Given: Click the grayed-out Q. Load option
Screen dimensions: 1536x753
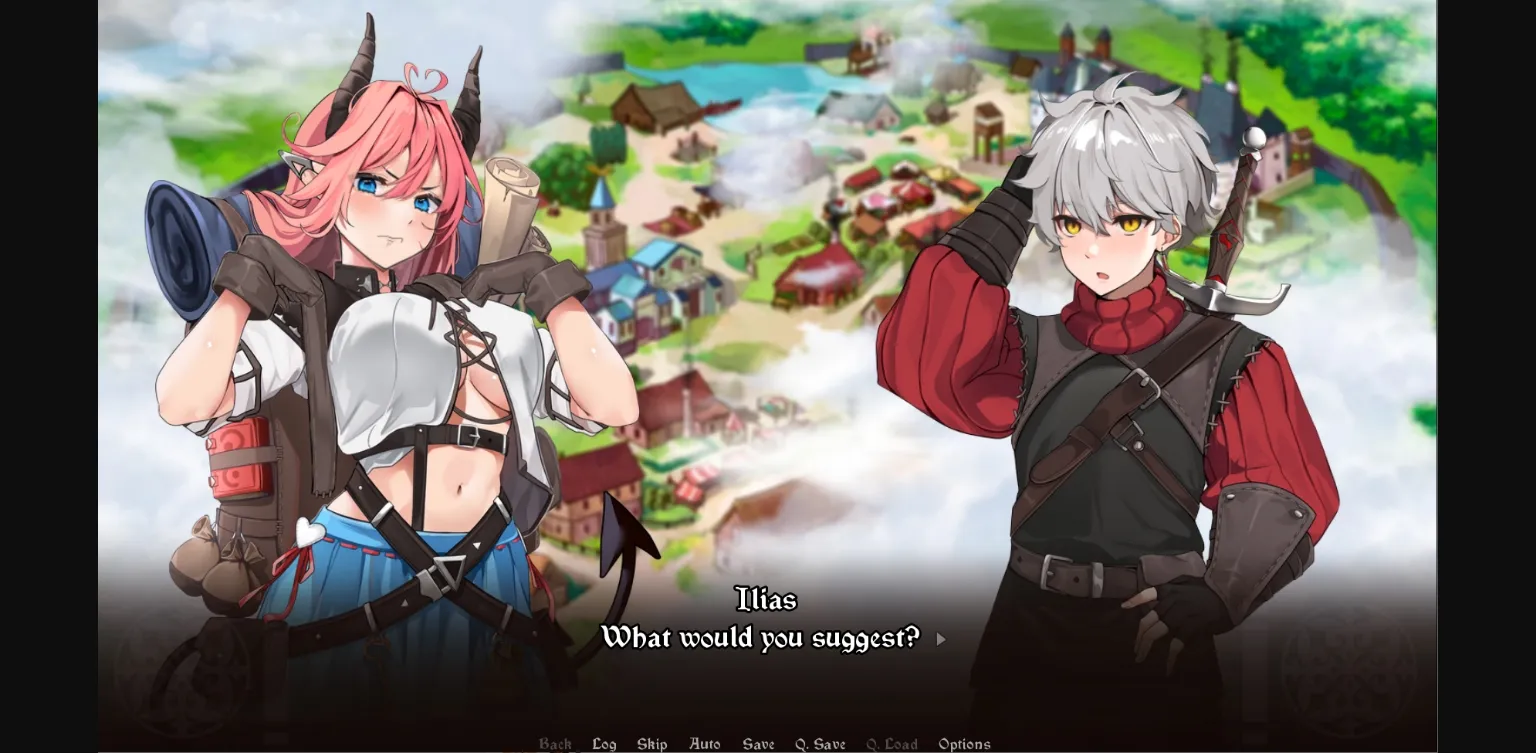Looking at the screenshot, I should [x=892, y=744].
